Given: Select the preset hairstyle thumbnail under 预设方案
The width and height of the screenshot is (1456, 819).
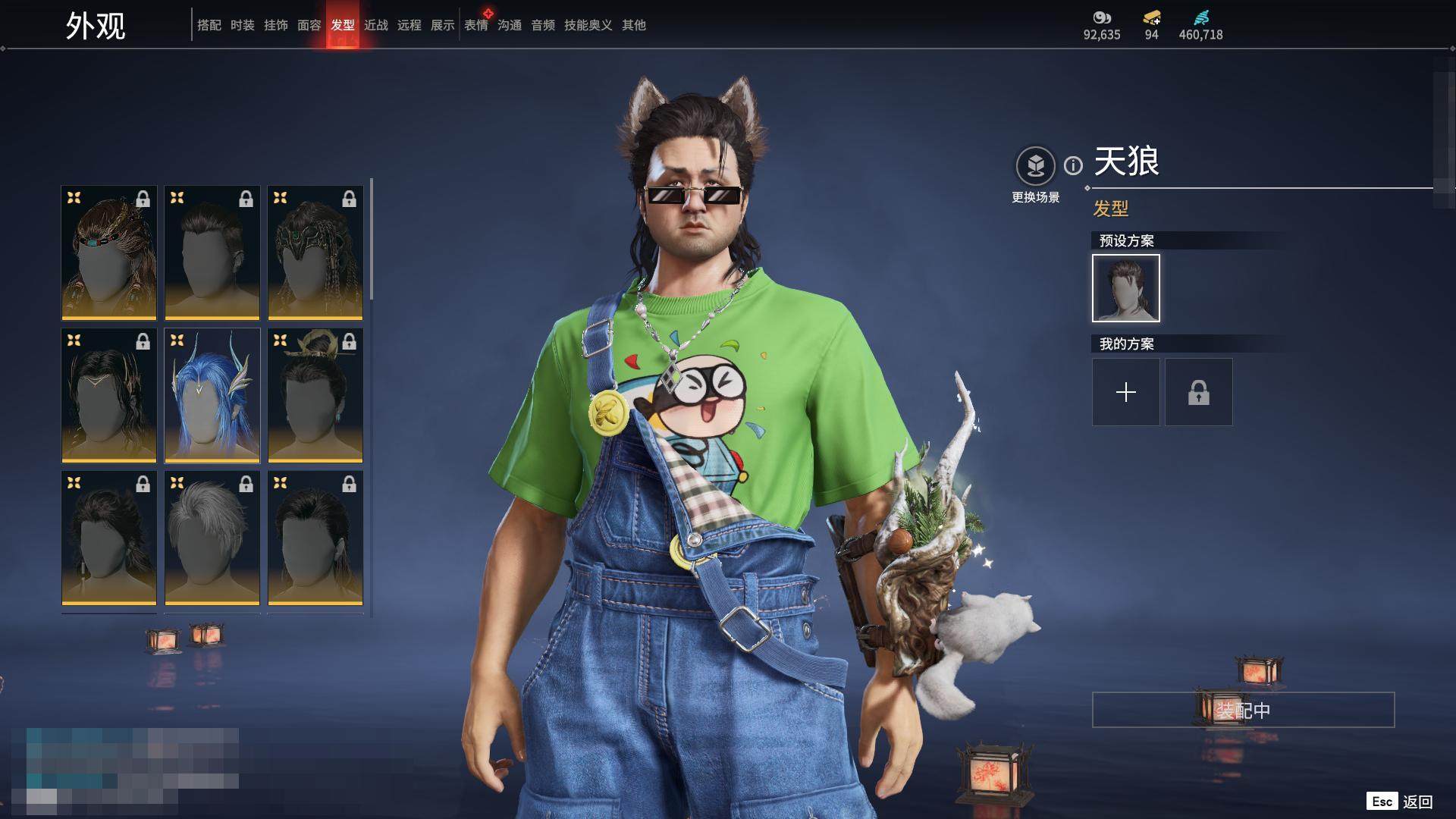Looking at the screenshot, I should (1125, 288).
